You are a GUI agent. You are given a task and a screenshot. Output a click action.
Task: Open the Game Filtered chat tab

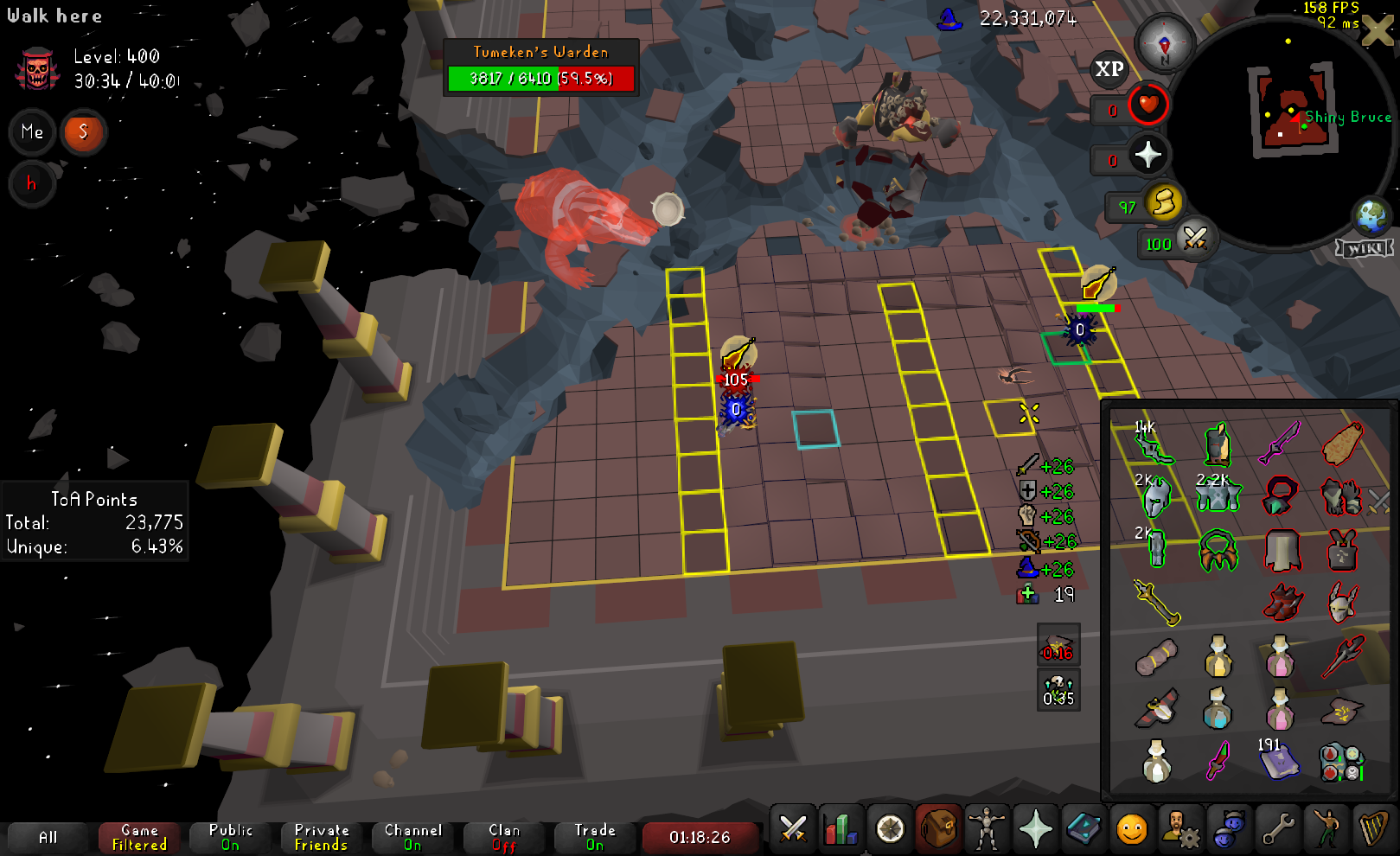pyautogui.click(x=139, y=837)
